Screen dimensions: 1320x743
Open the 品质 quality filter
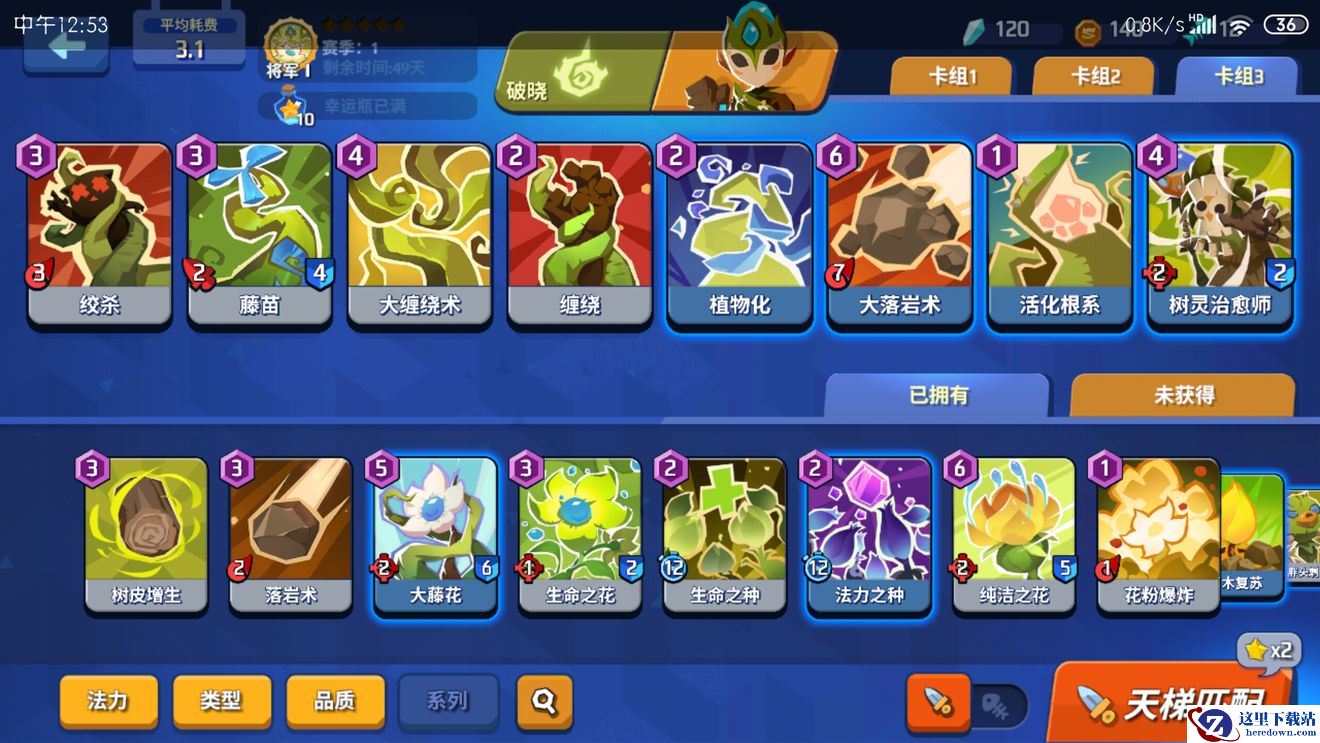[334, 700]
